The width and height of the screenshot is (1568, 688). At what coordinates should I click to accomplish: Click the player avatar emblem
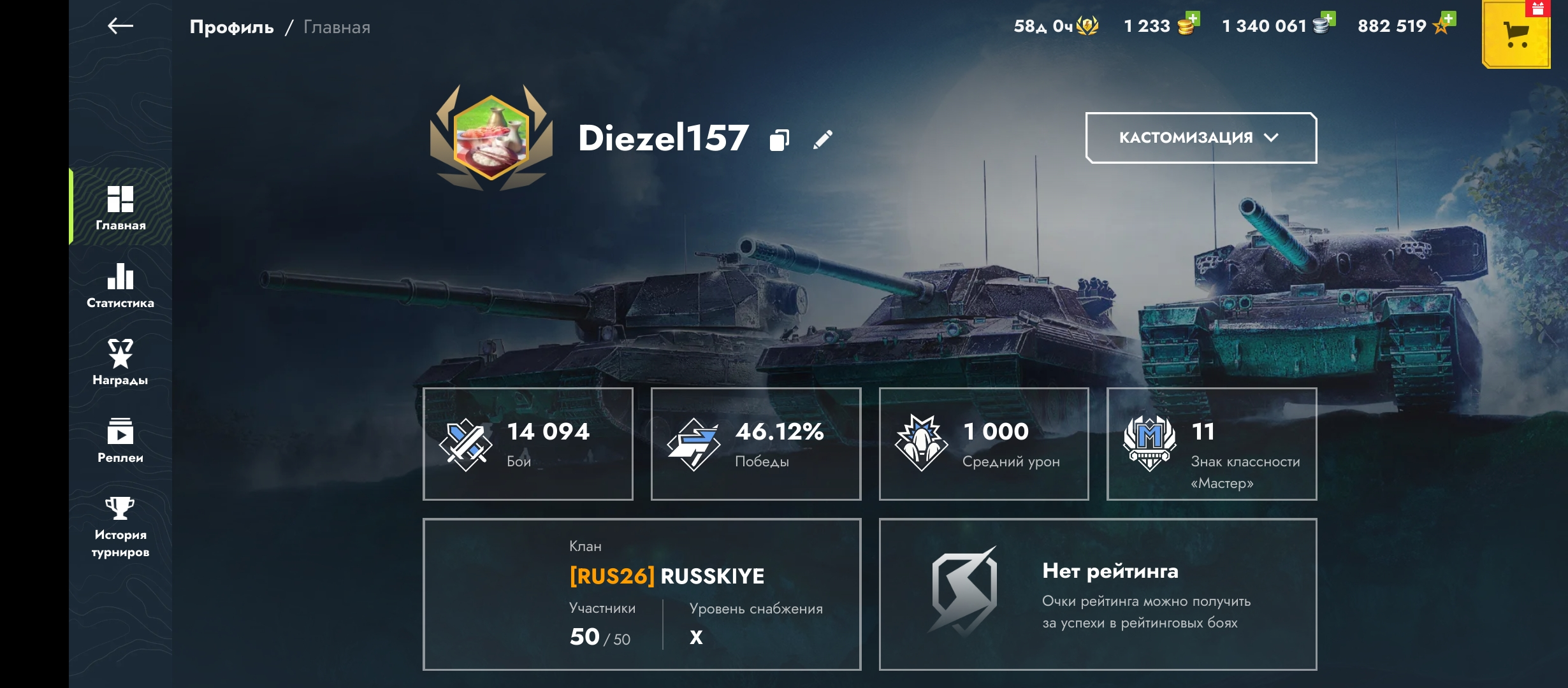pos(491,138)
